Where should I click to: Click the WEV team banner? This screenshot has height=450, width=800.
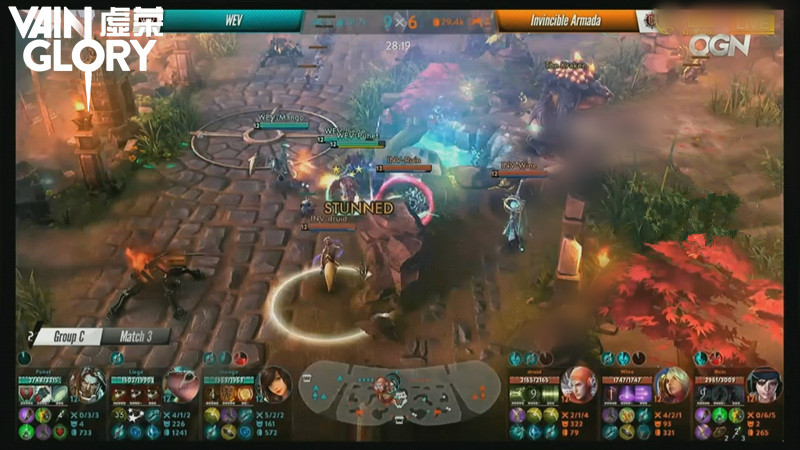point(233,20)
